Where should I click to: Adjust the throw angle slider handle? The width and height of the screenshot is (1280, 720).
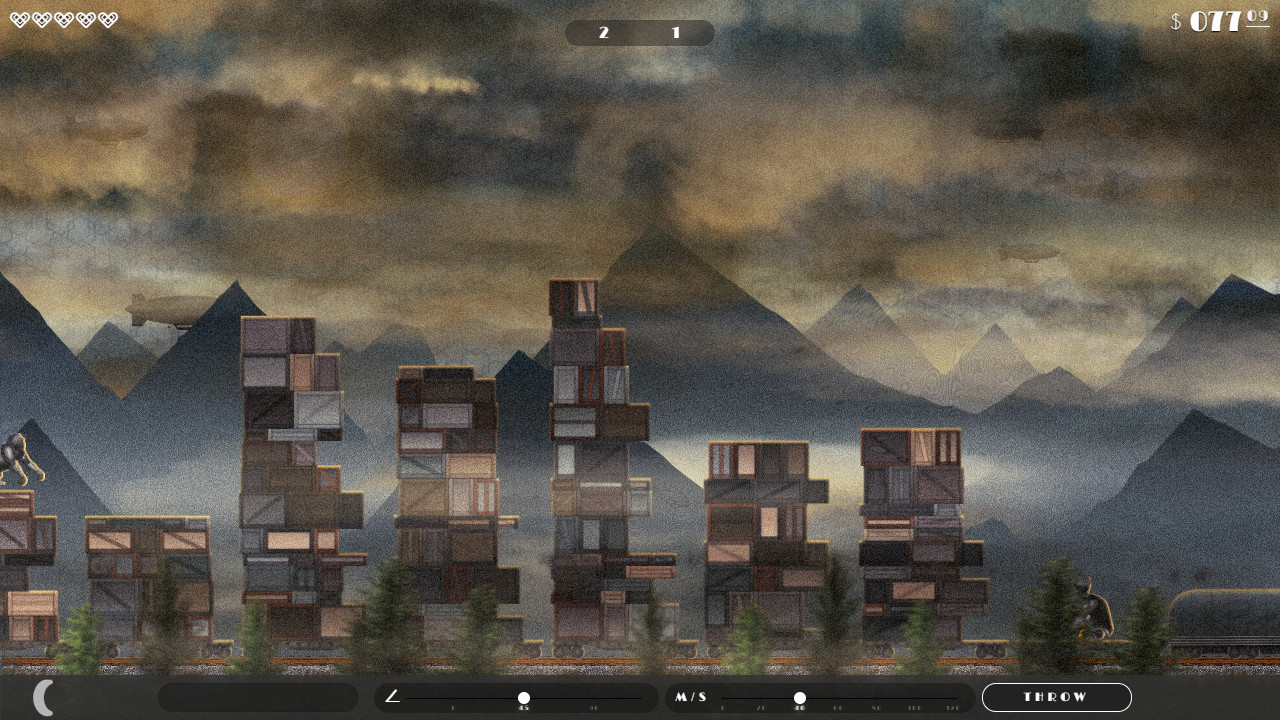point(523,698)
